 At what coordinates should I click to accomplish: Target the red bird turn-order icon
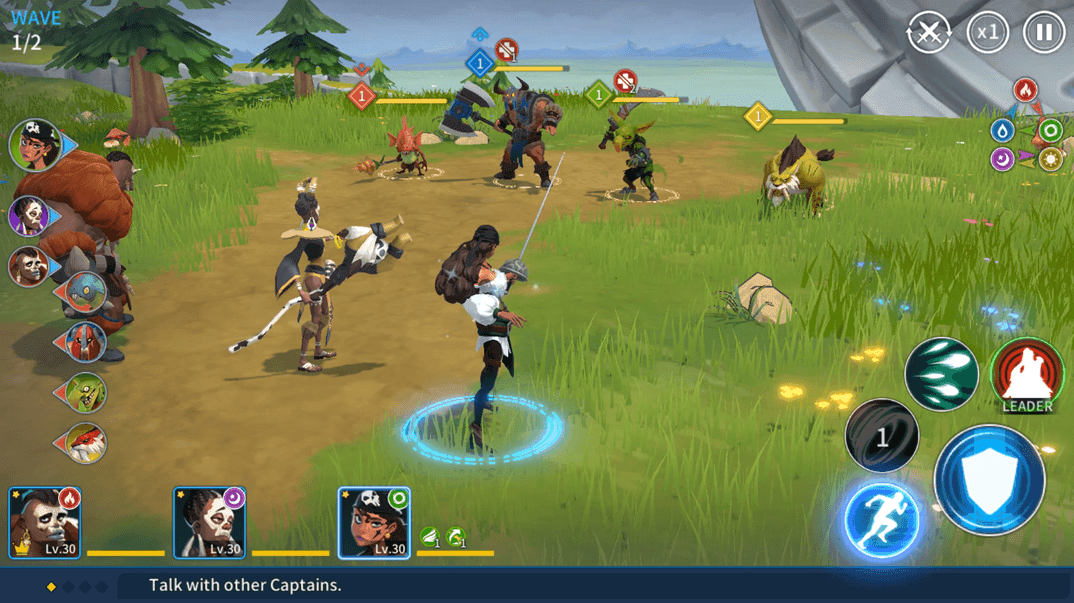click(85, 442)
